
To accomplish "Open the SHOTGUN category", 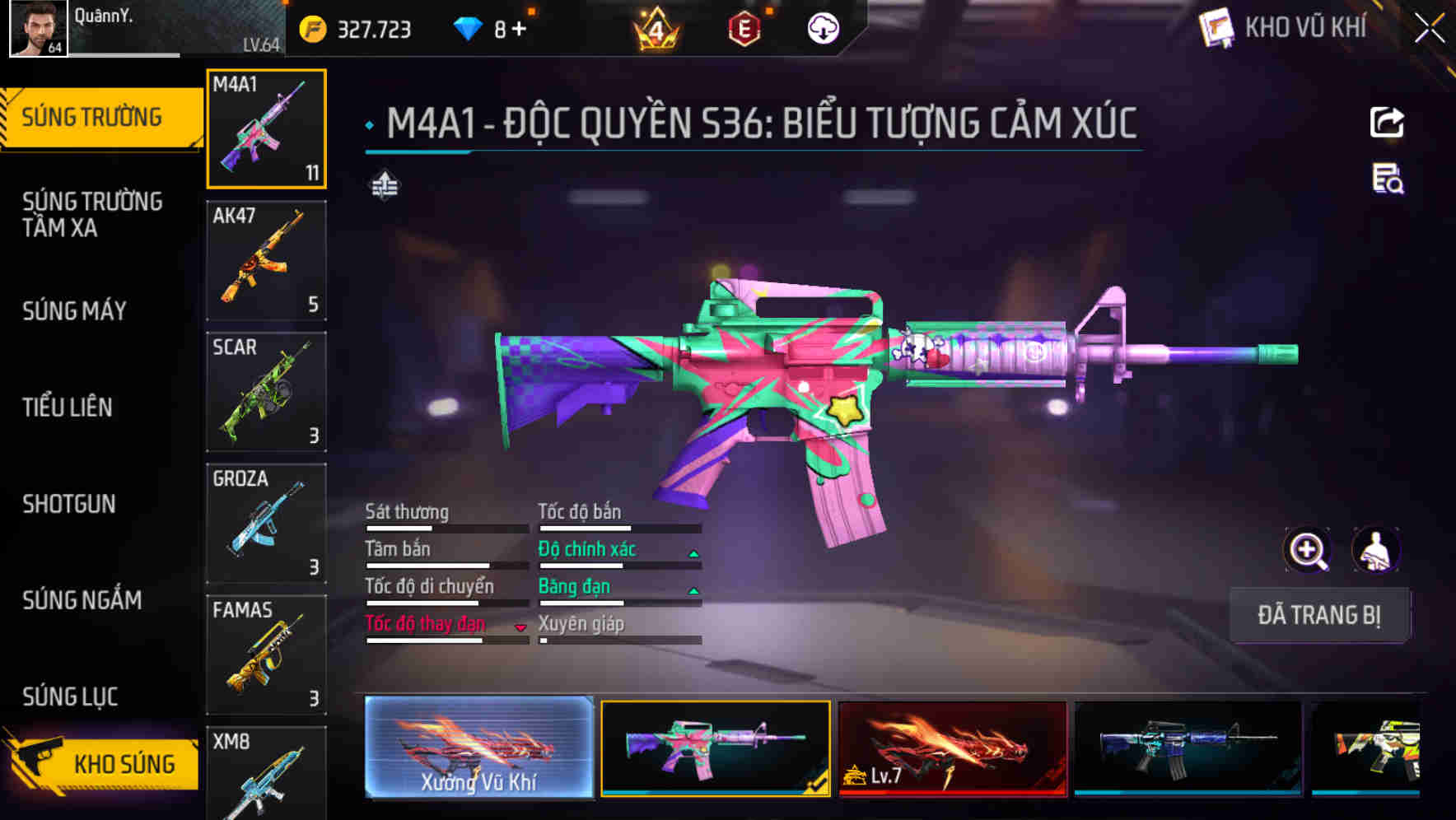I will coord(70,504).
